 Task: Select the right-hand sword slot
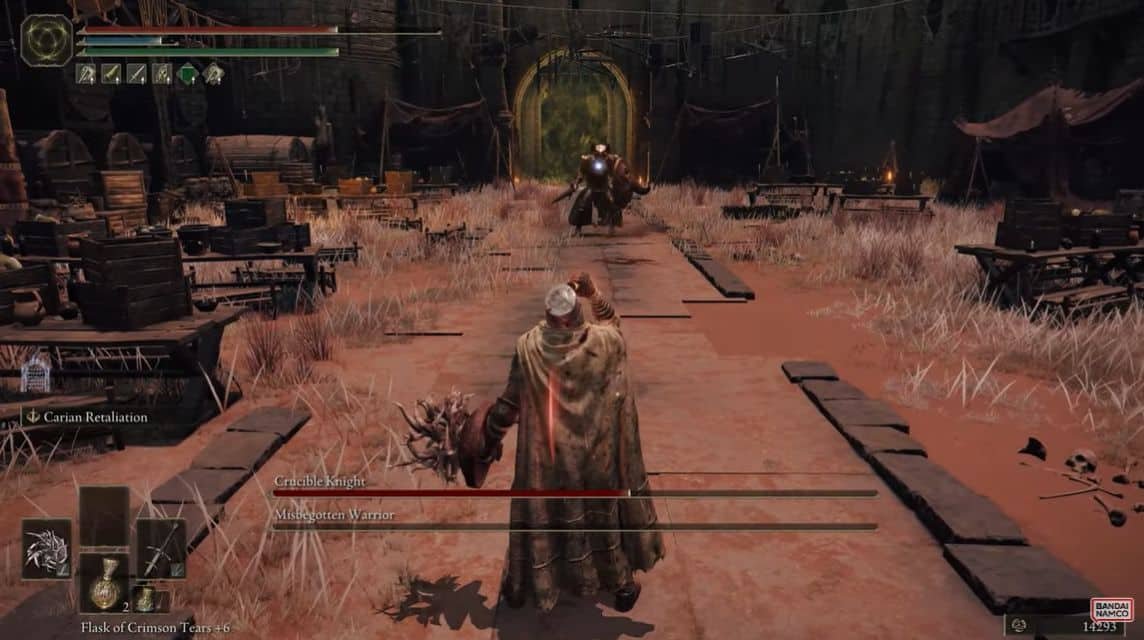coord(161,549)
